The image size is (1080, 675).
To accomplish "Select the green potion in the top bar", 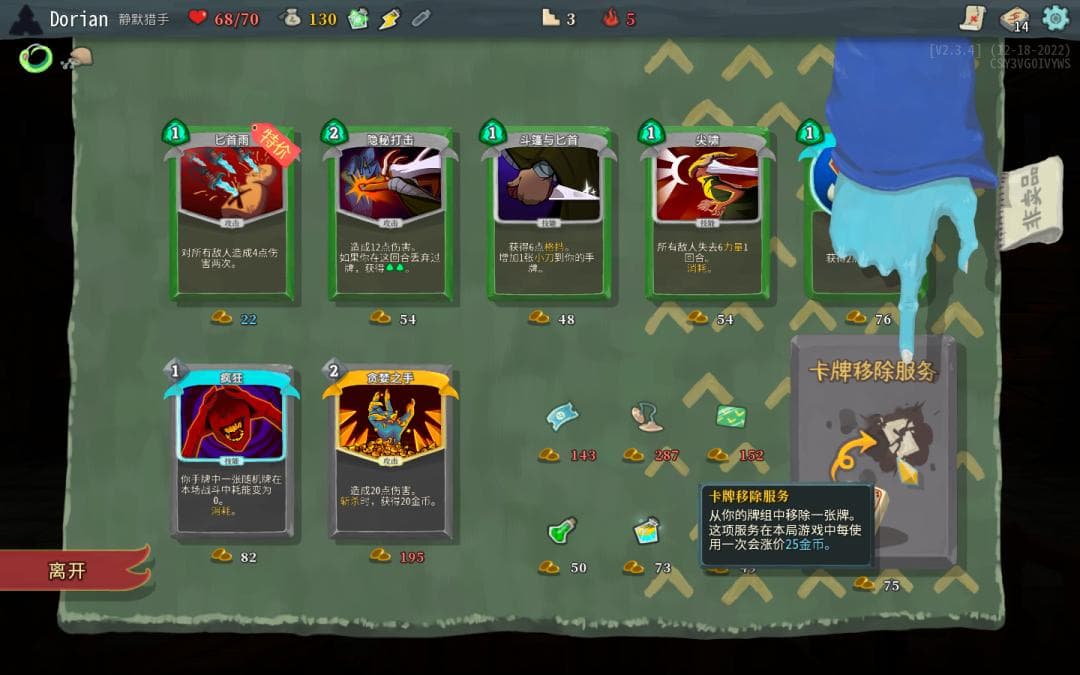I will 358,19.
